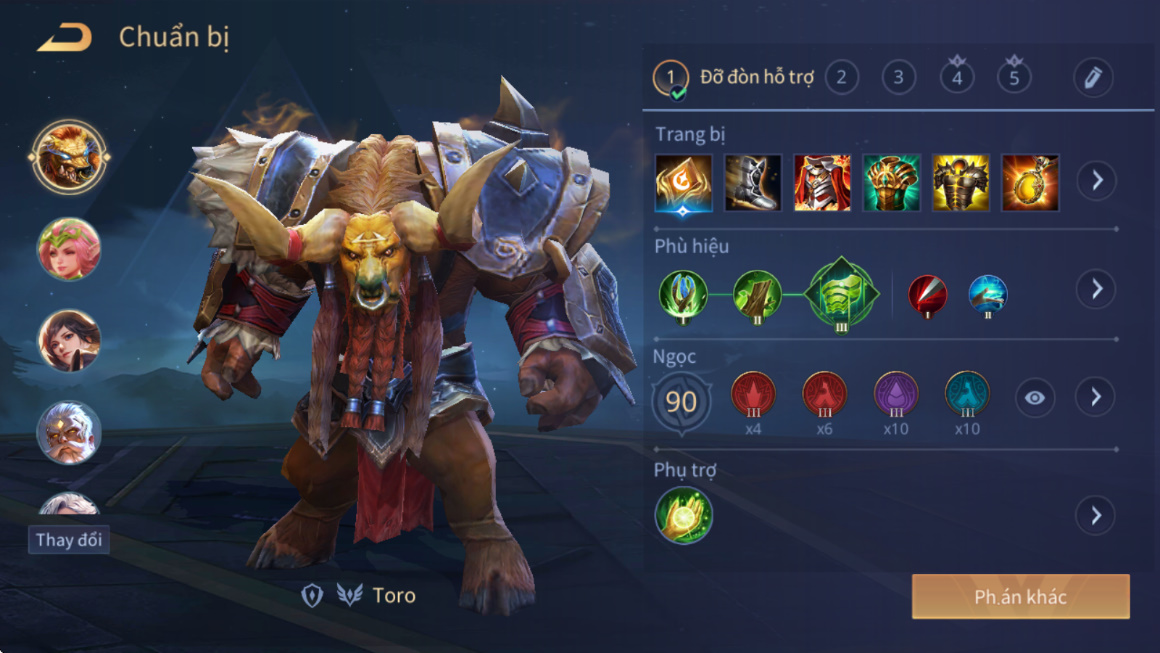Choose the pink-haired flower girl hero portrait
1160x653 pixels.
click(x=69, y=249)
